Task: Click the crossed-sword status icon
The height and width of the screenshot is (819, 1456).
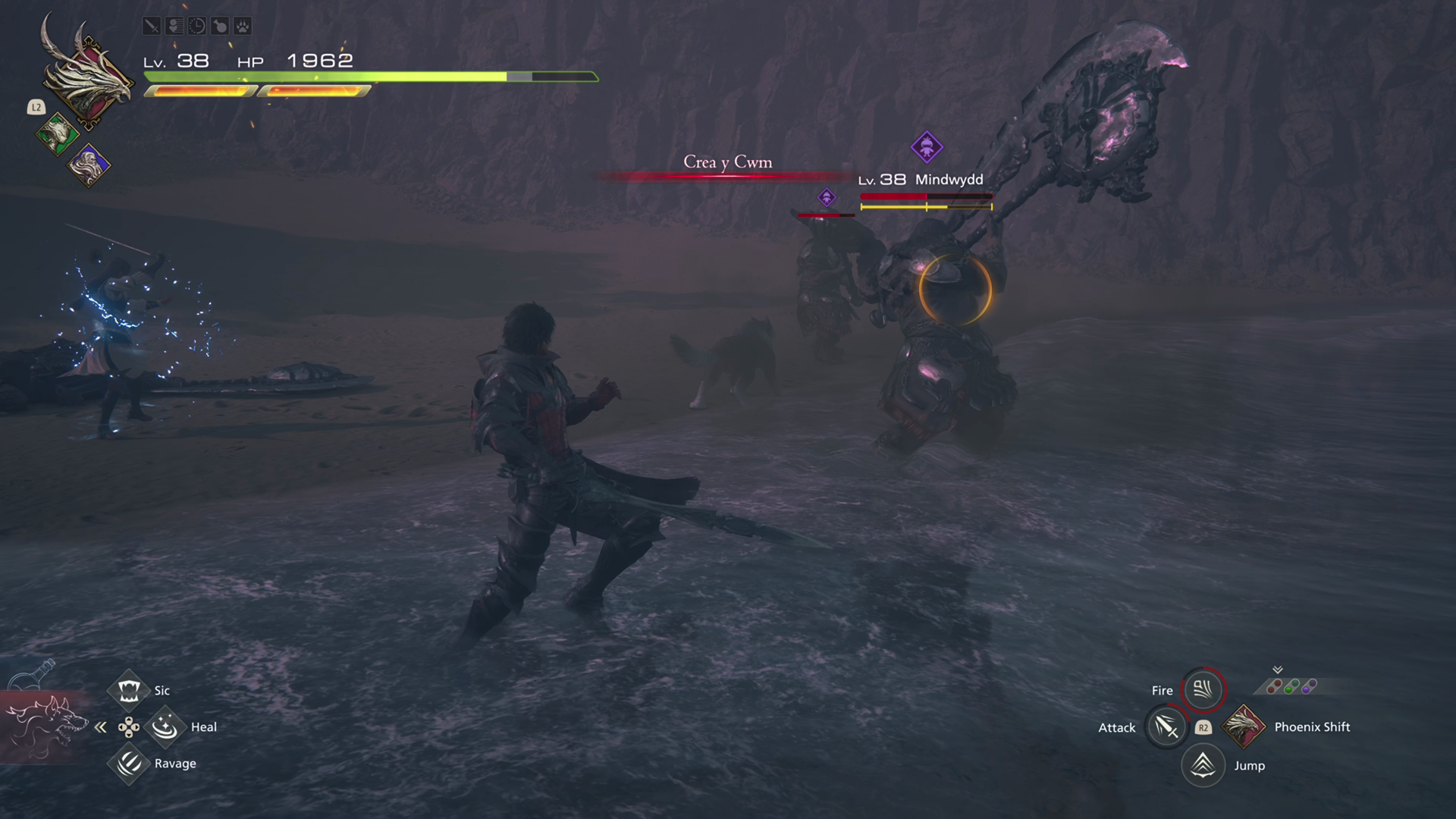Action: click(x=151, y=27)
